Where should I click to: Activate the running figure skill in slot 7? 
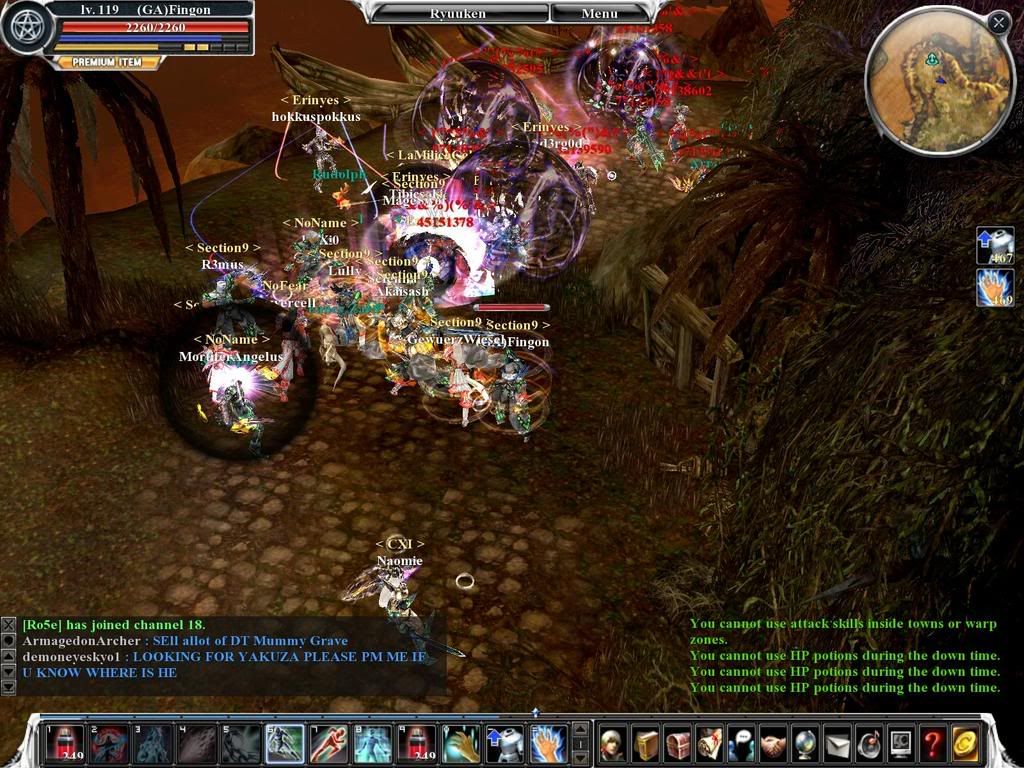pyautogui.click(x=329, y=743)
